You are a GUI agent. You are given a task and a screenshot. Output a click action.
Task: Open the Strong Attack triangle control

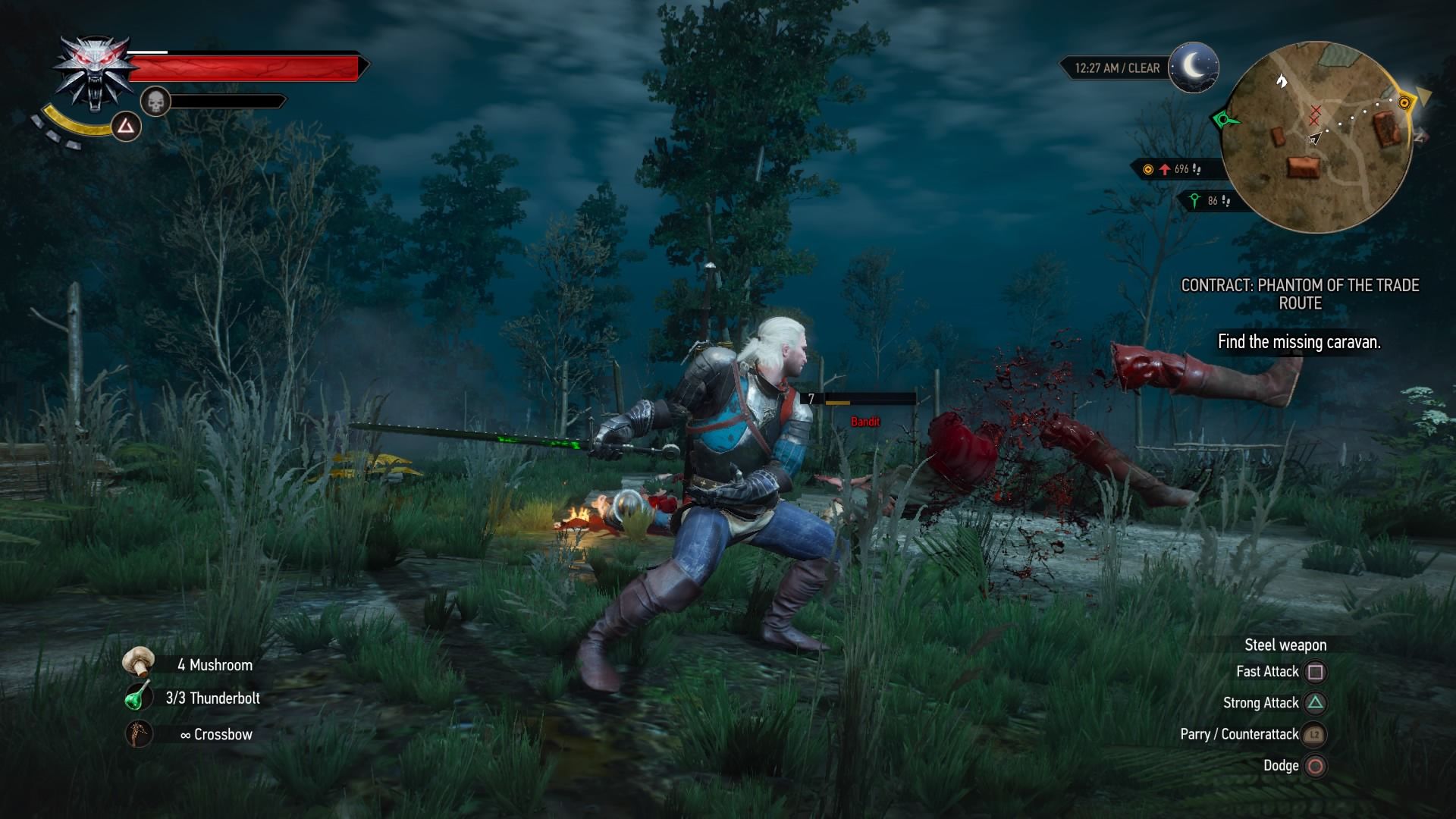(x=1316, y=703)
